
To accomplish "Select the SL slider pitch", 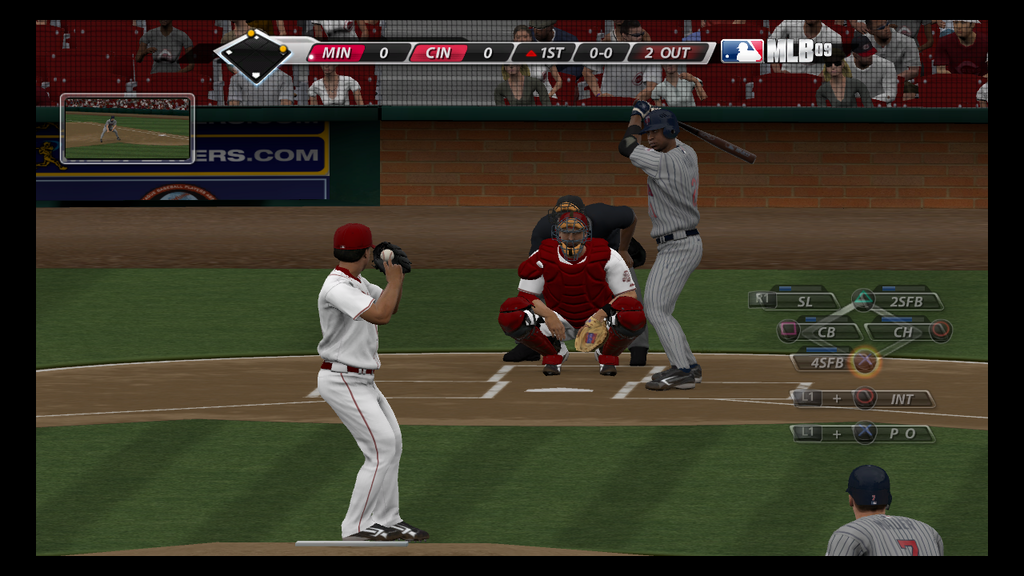I will [x=806, y=300].
